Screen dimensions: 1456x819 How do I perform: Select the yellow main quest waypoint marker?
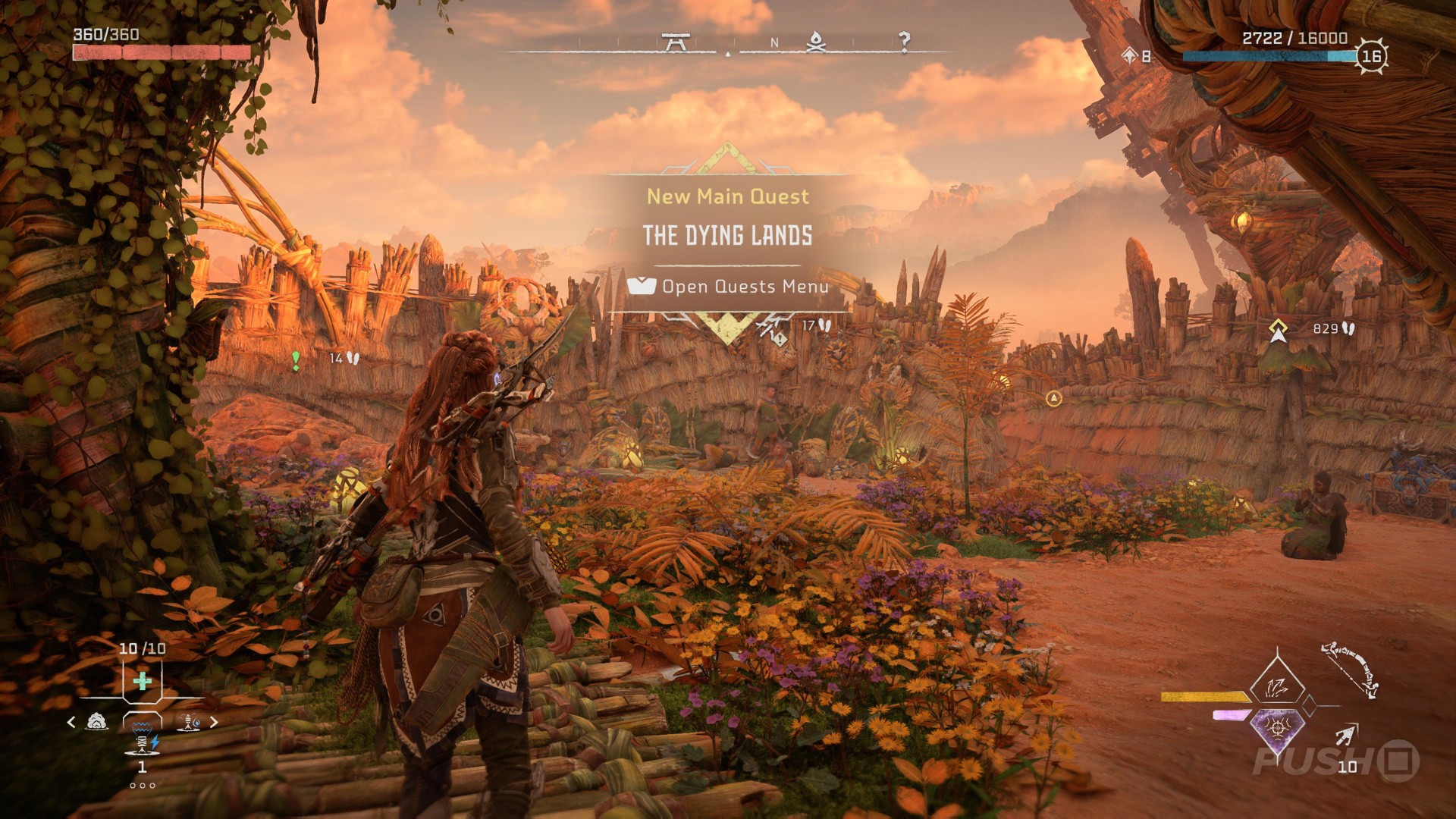(x=1279, y=330)
